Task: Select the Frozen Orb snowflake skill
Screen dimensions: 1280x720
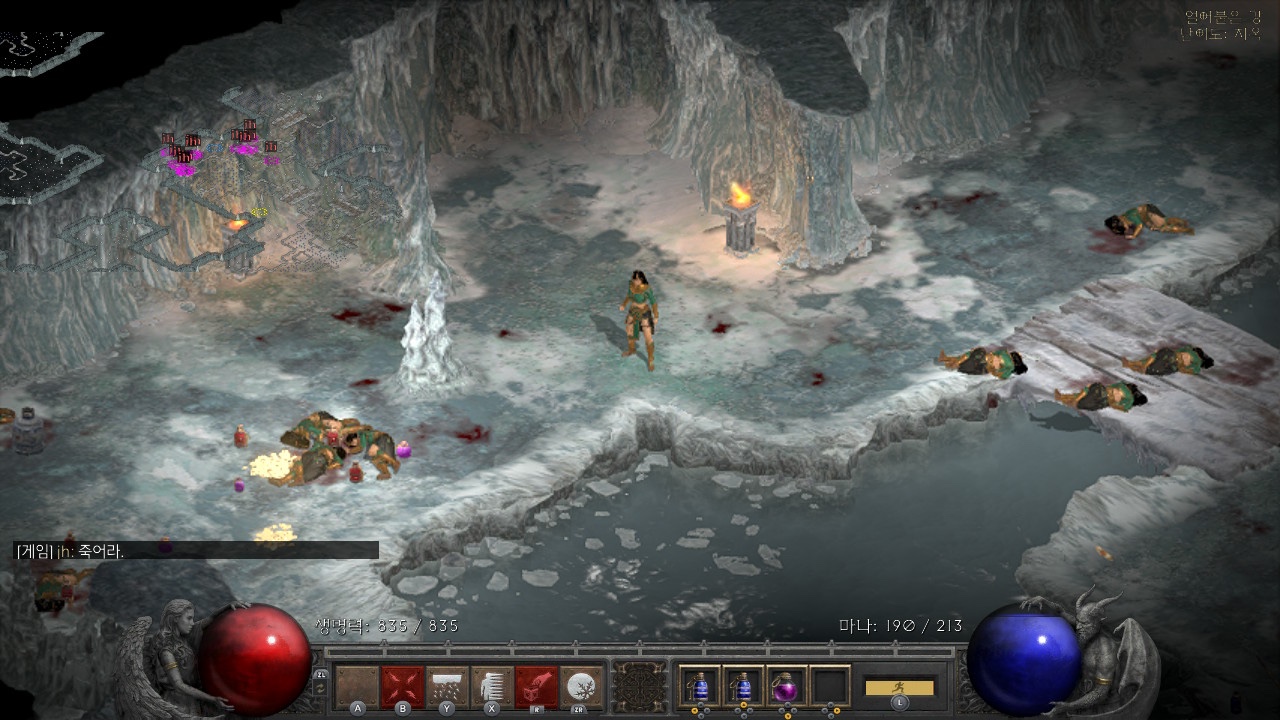Action: [582, 687]
